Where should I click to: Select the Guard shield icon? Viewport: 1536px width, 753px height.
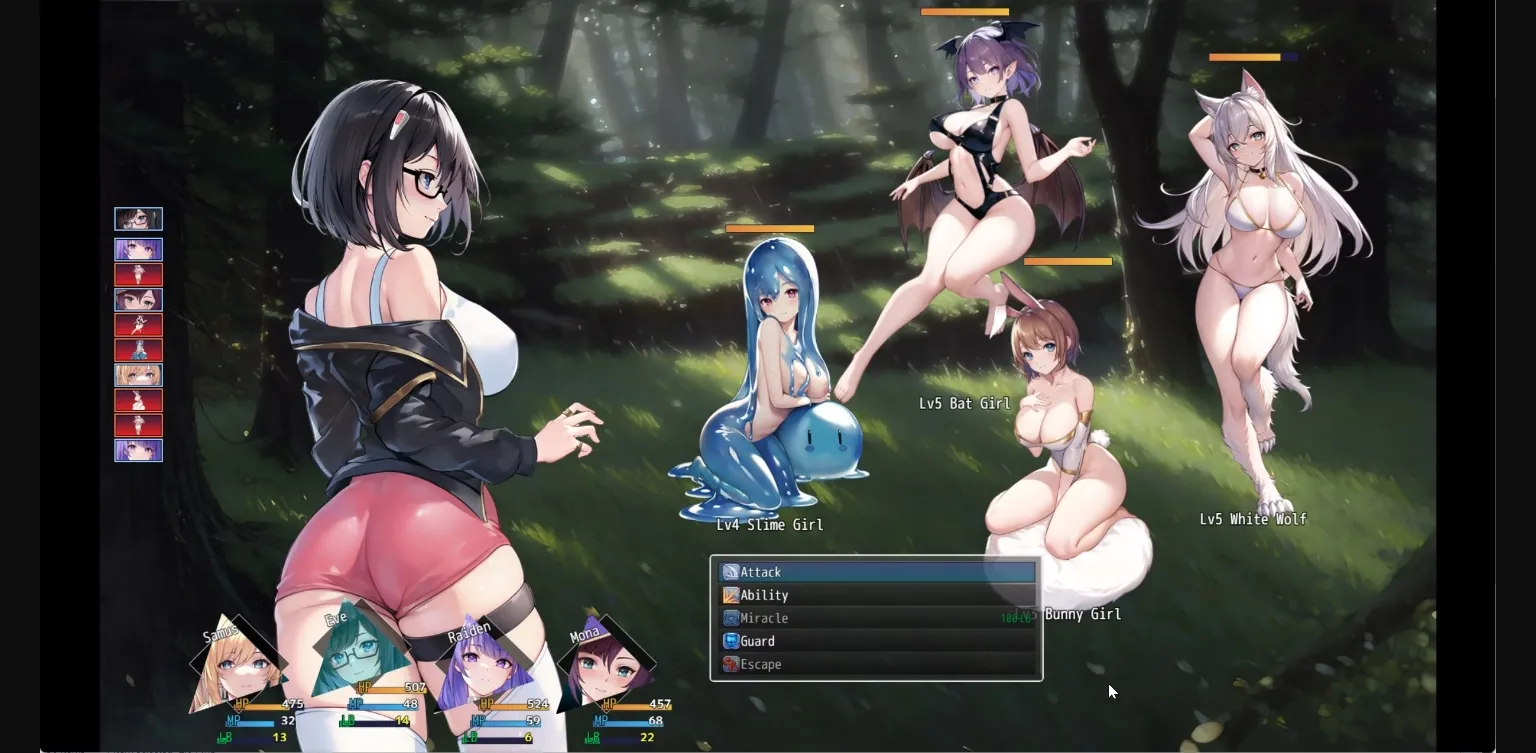click(730, 640)
